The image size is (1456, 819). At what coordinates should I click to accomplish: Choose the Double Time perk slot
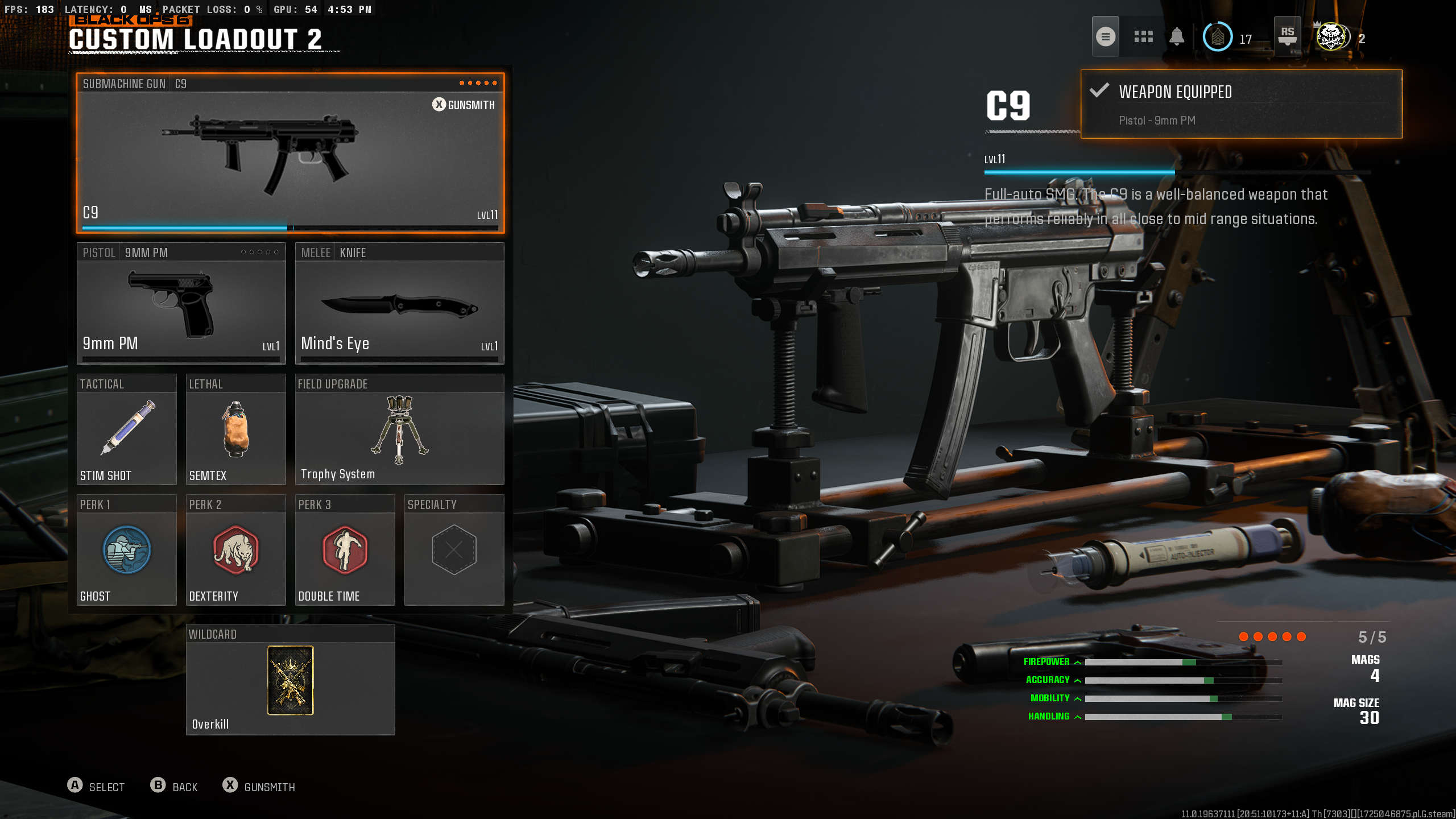point(345,551)
